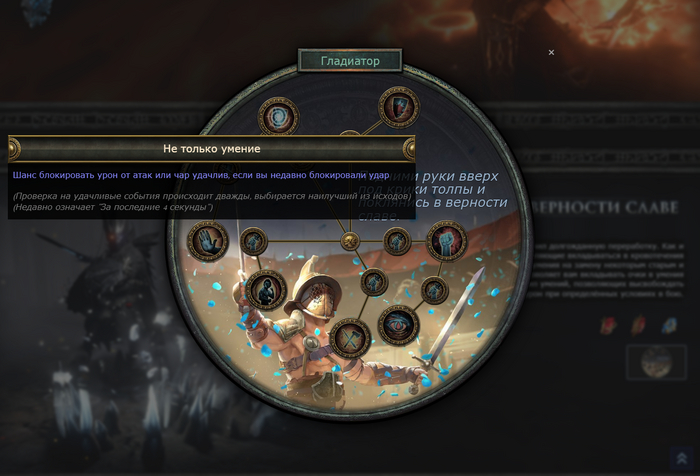Viewport: 700px width, 476px height.
Task: Select the red shield notable passive node
Action: (x=398, y=107)
